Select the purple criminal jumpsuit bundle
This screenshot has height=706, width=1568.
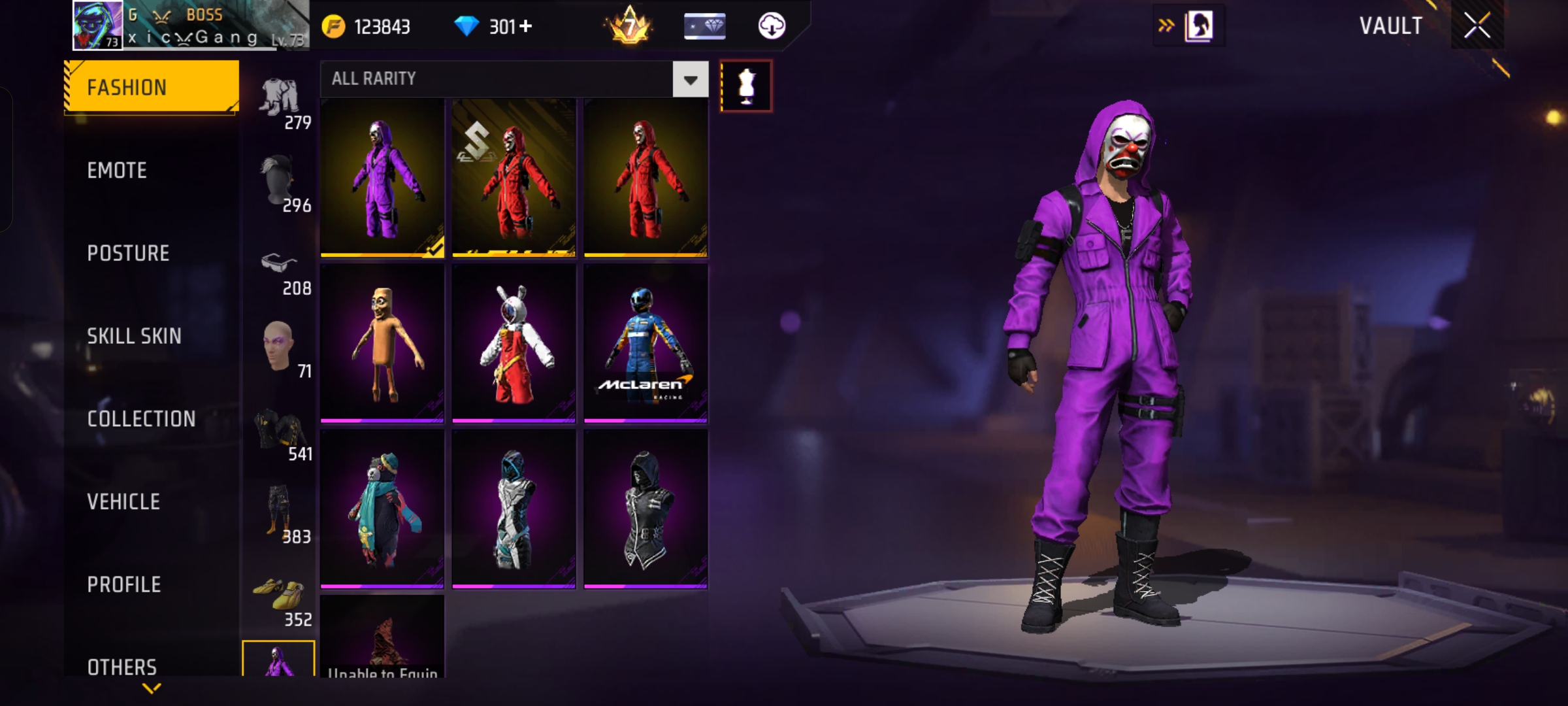click(382, 178)
